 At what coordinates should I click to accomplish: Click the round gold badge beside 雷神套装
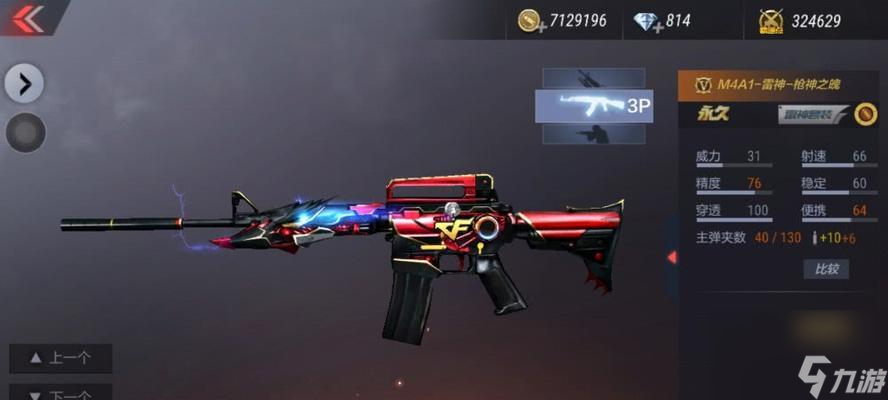click(866, 114)
